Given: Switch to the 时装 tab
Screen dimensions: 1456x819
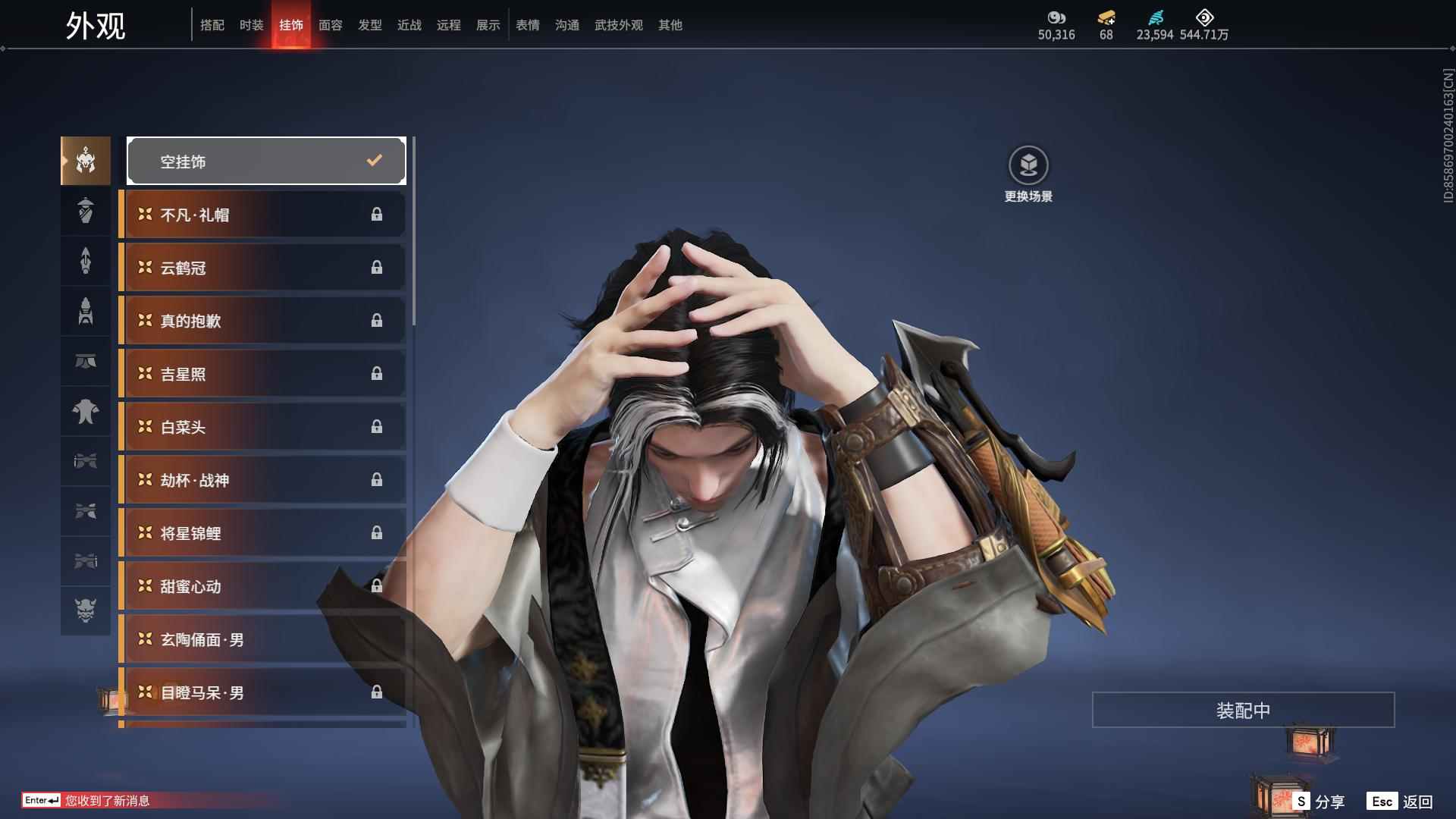Looking at the screenshot, I should click(x=251, y=24).
